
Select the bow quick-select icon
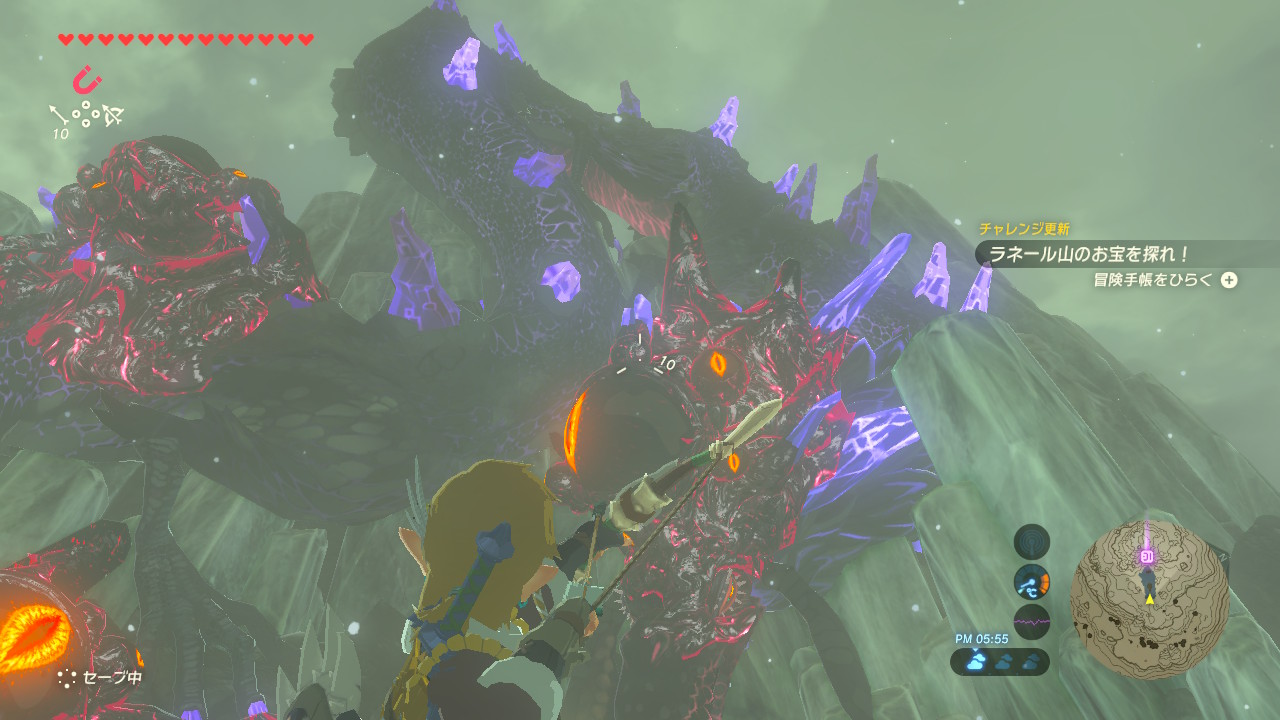tap(113, 116)
